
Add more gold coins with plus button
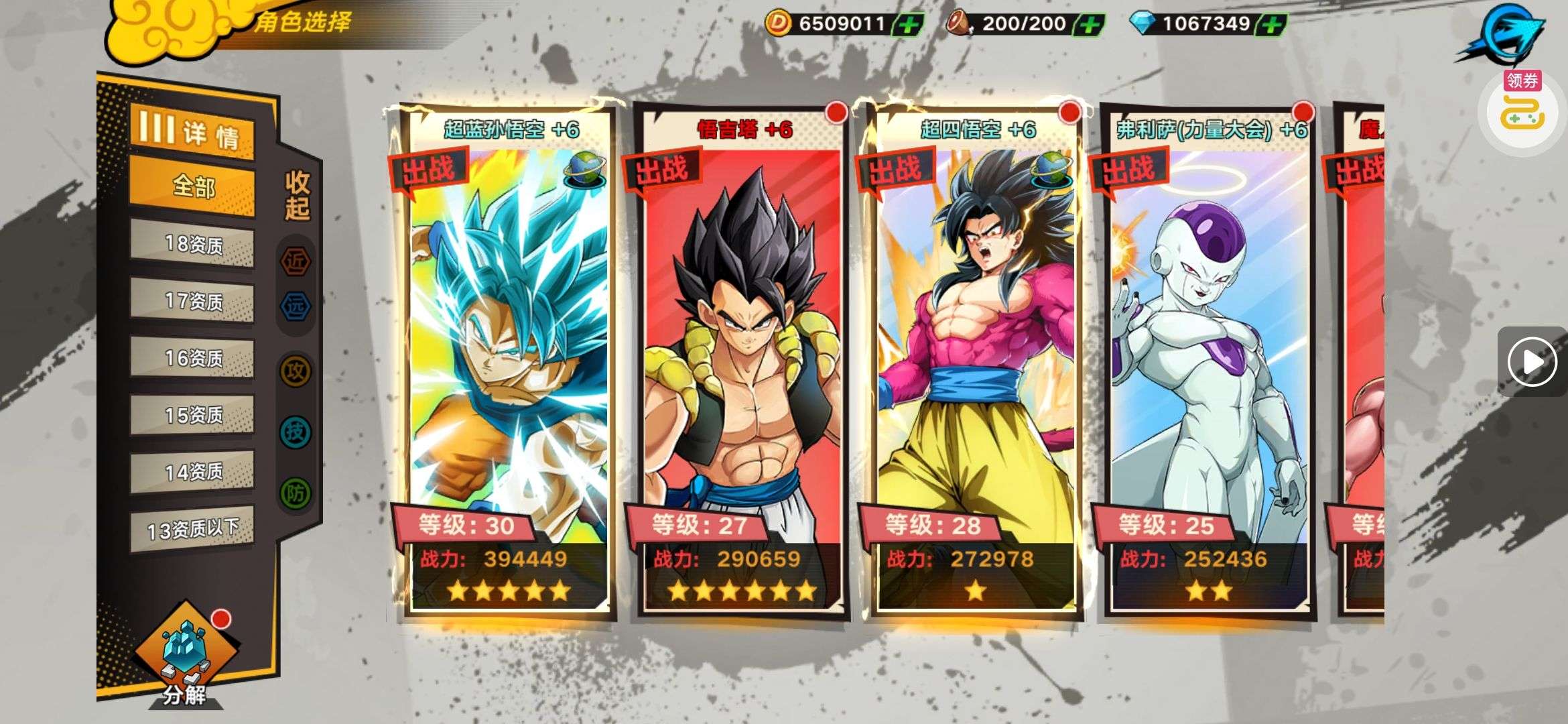[909, 25]
